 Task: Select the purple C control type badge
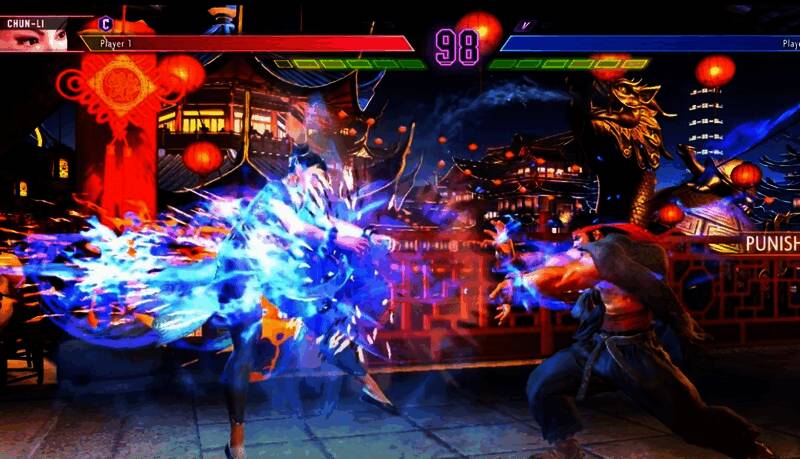(105, 23)
